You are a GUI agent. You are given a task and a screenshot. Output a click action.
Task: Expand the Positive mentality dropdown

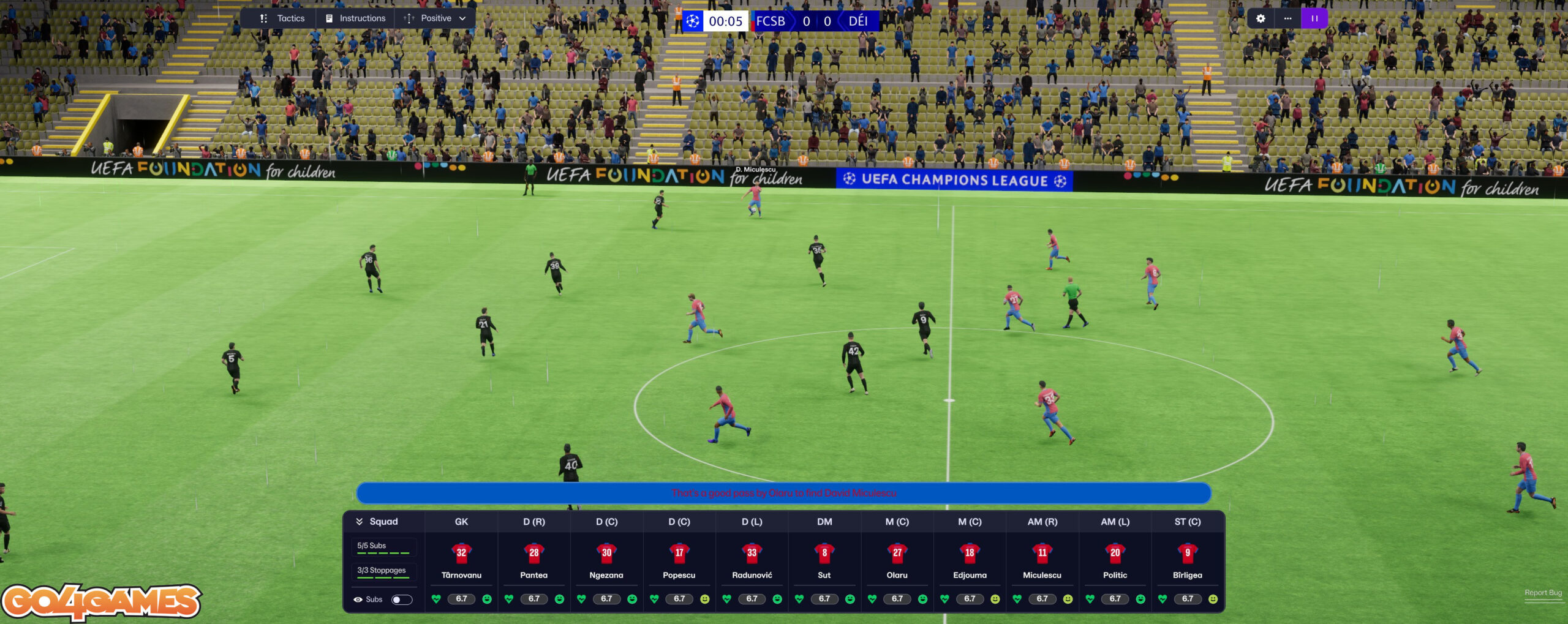435,18
